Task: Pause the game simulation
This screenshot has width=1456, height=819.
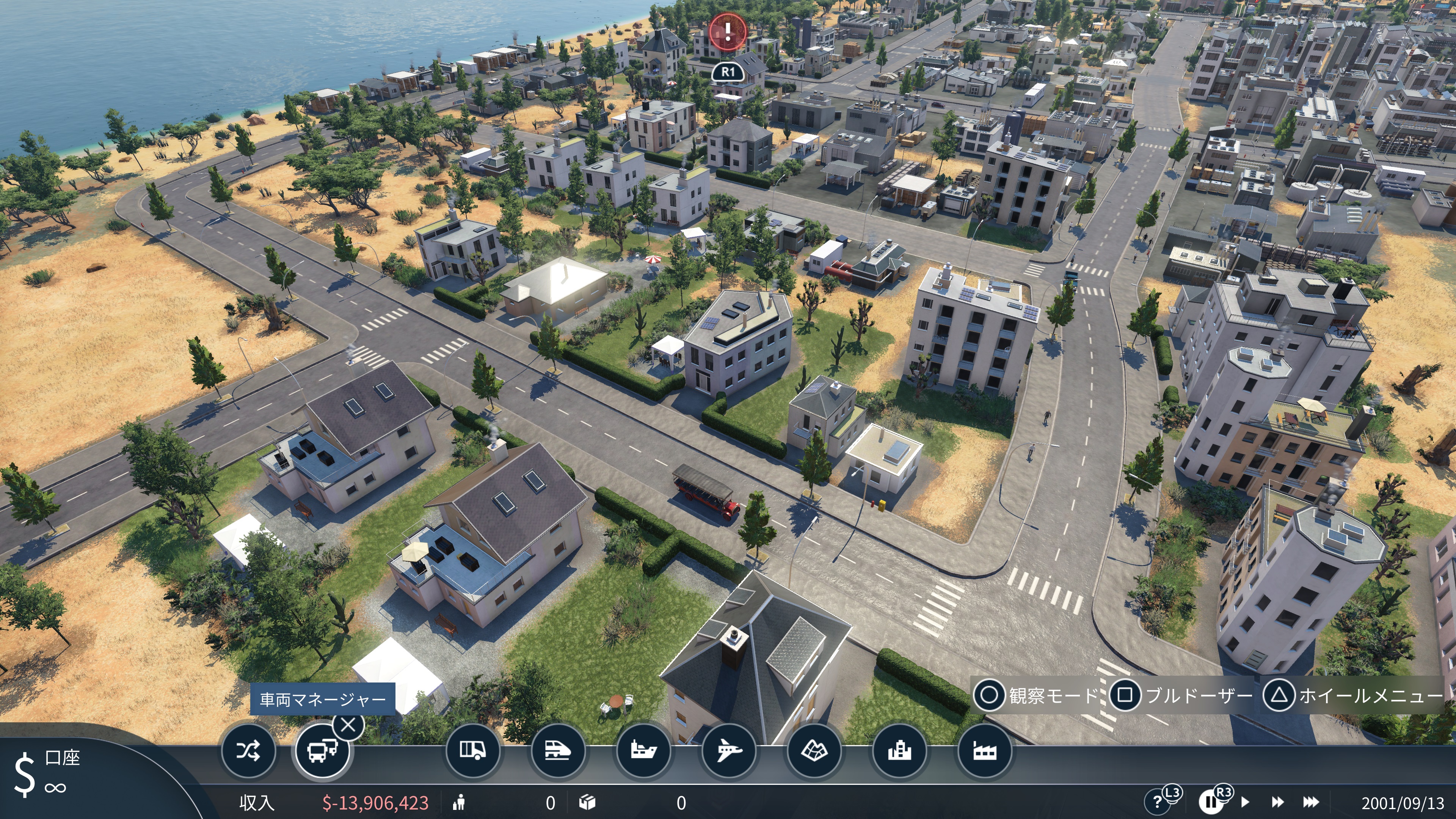Action: [1210, 802]
